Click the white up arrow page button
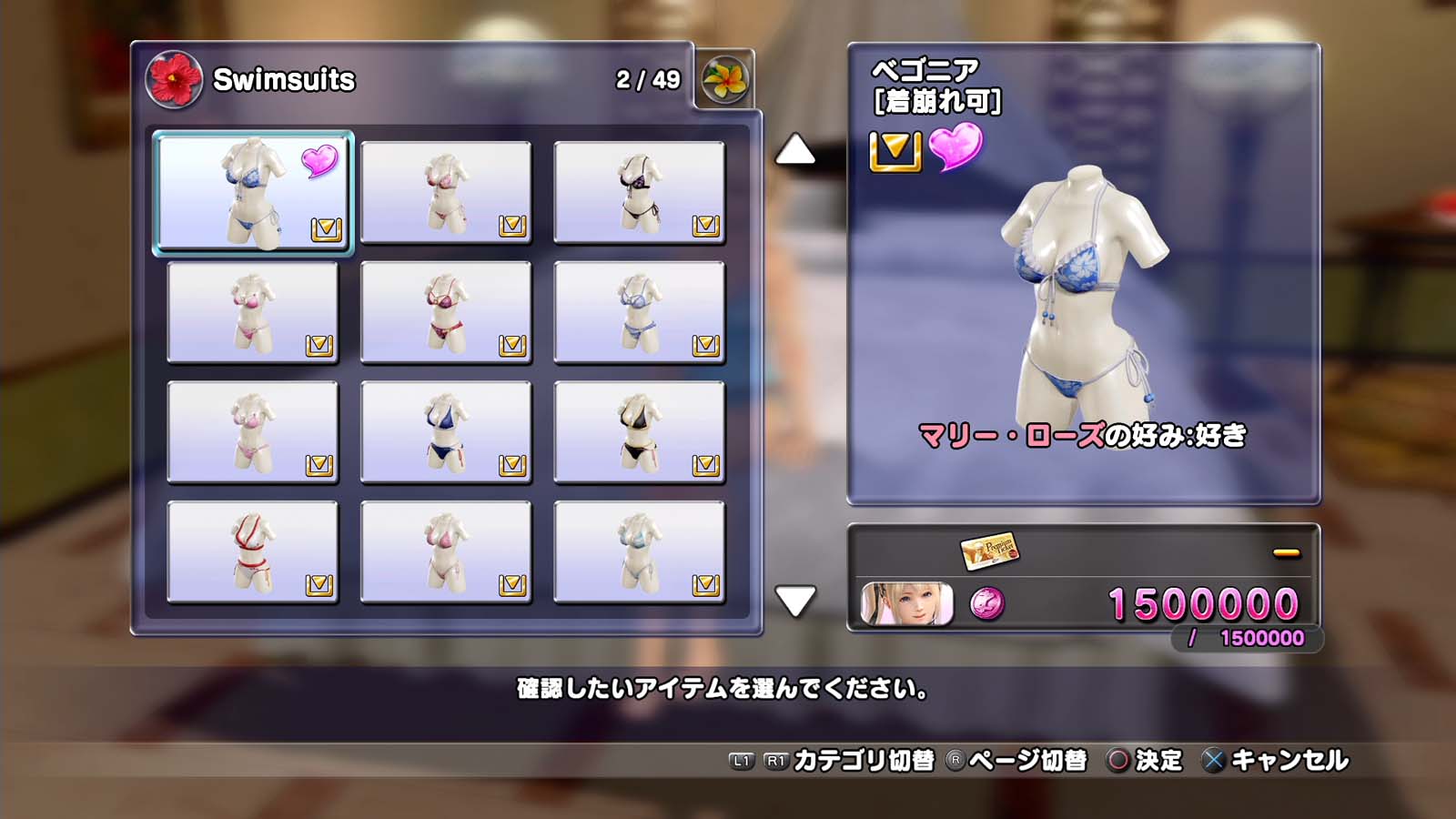Screen dimensions: 1456x819 tap(794, 150)
